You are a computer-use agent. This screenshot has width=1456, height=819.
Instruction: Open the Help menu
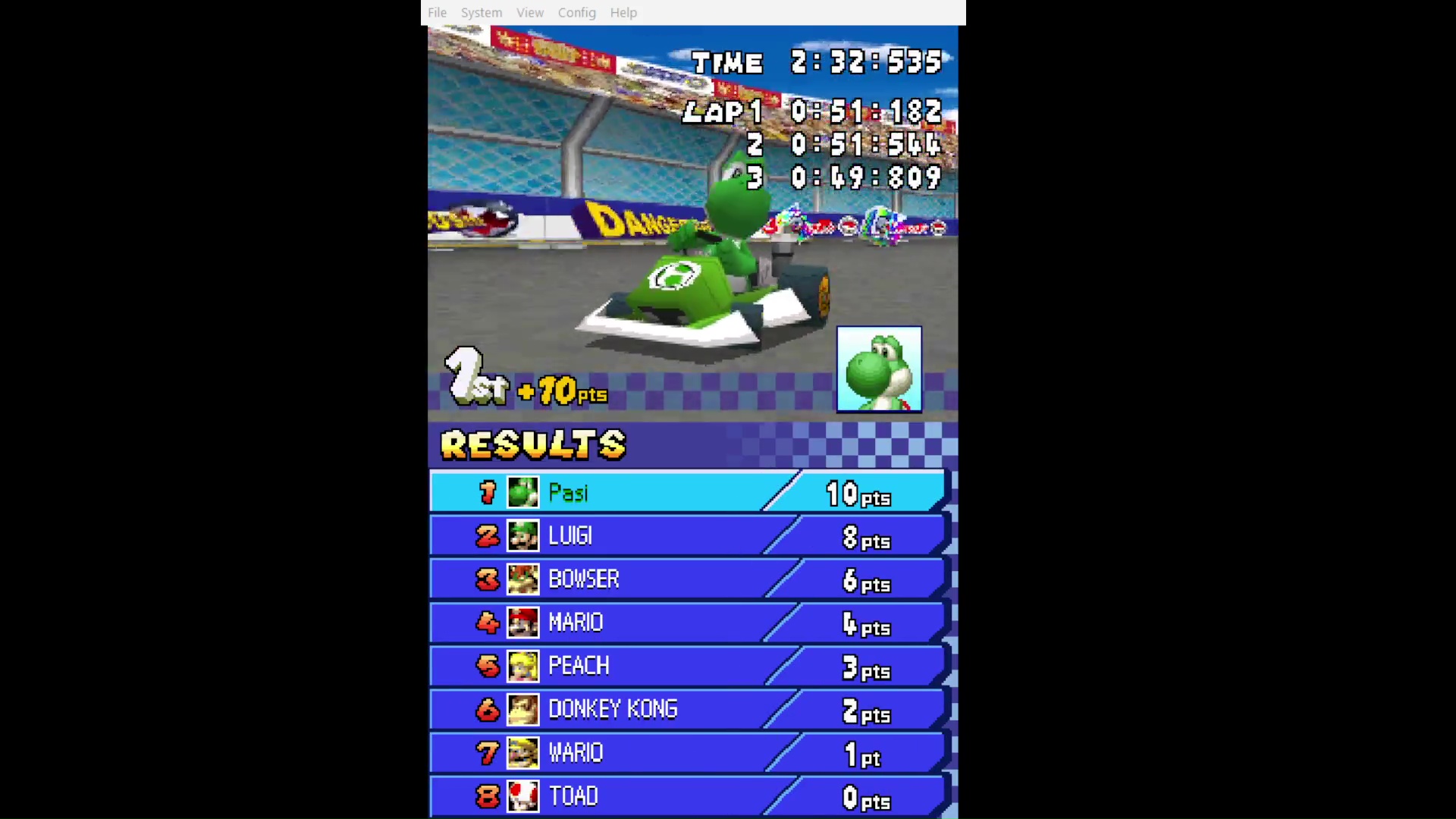pos(623,13)
